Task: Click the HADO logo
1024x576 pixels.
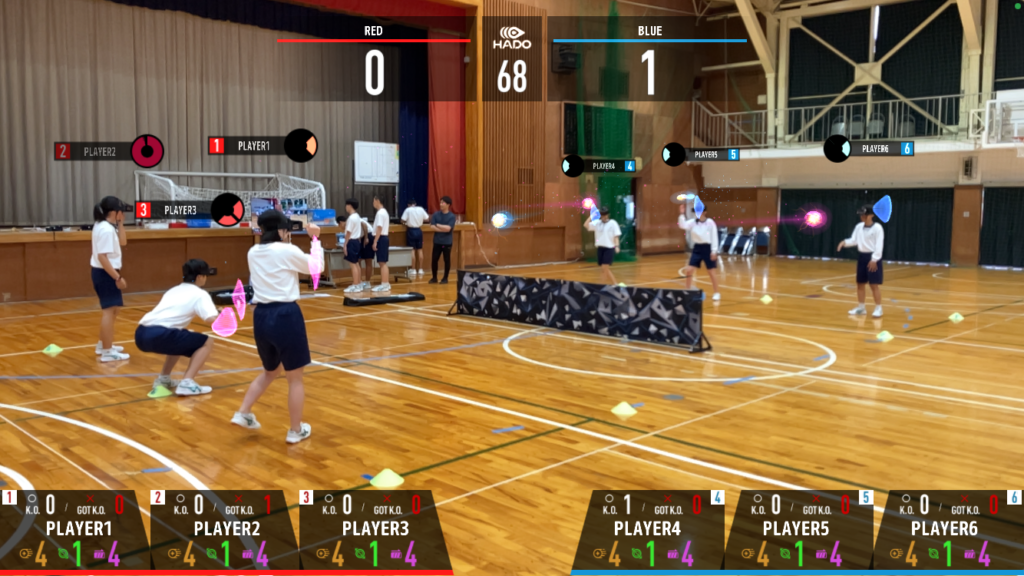Action: (512, 38)
